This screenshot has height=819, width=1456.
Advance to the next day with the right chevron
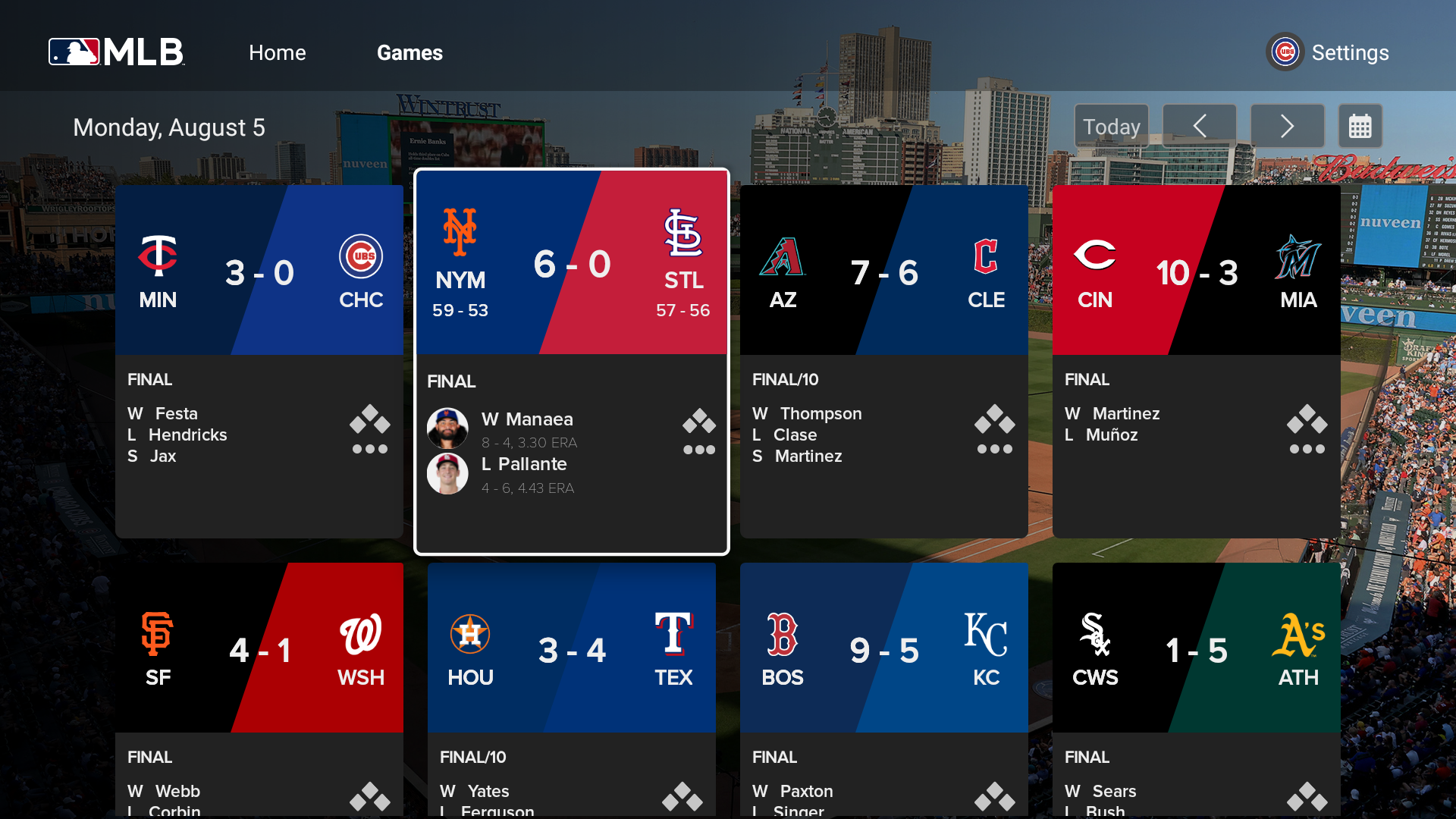(1287, 126)
